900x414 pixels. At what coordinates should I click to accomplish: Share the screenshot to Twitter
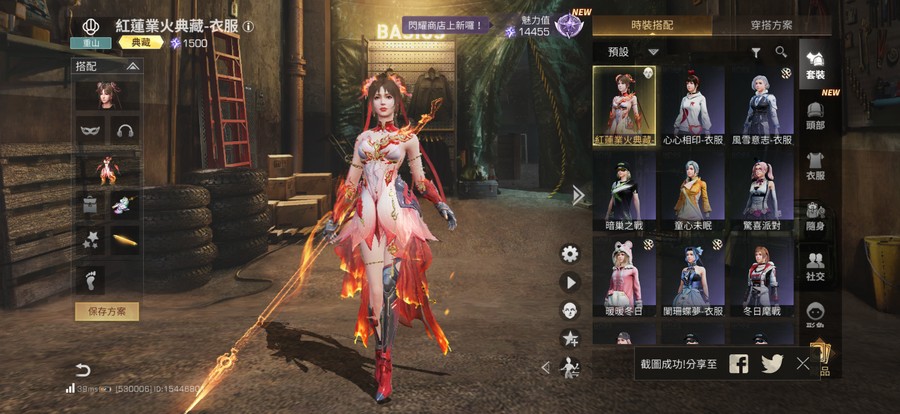pos(771,364)
